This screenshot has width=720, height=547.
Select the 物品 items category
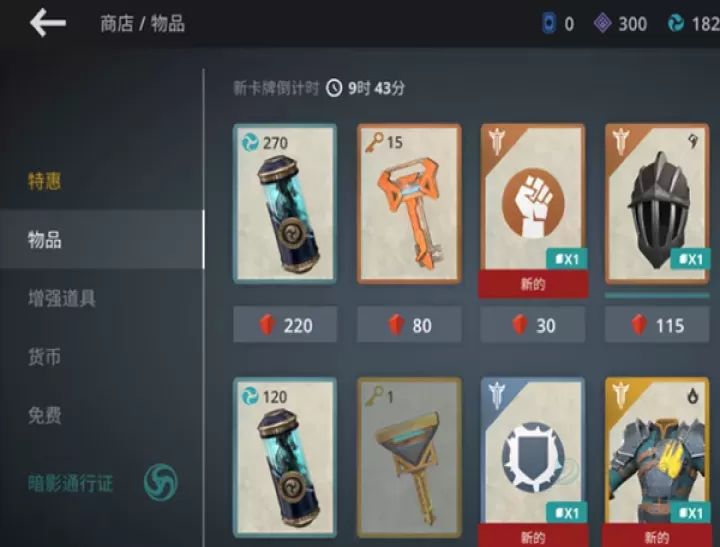coord(45,240)
